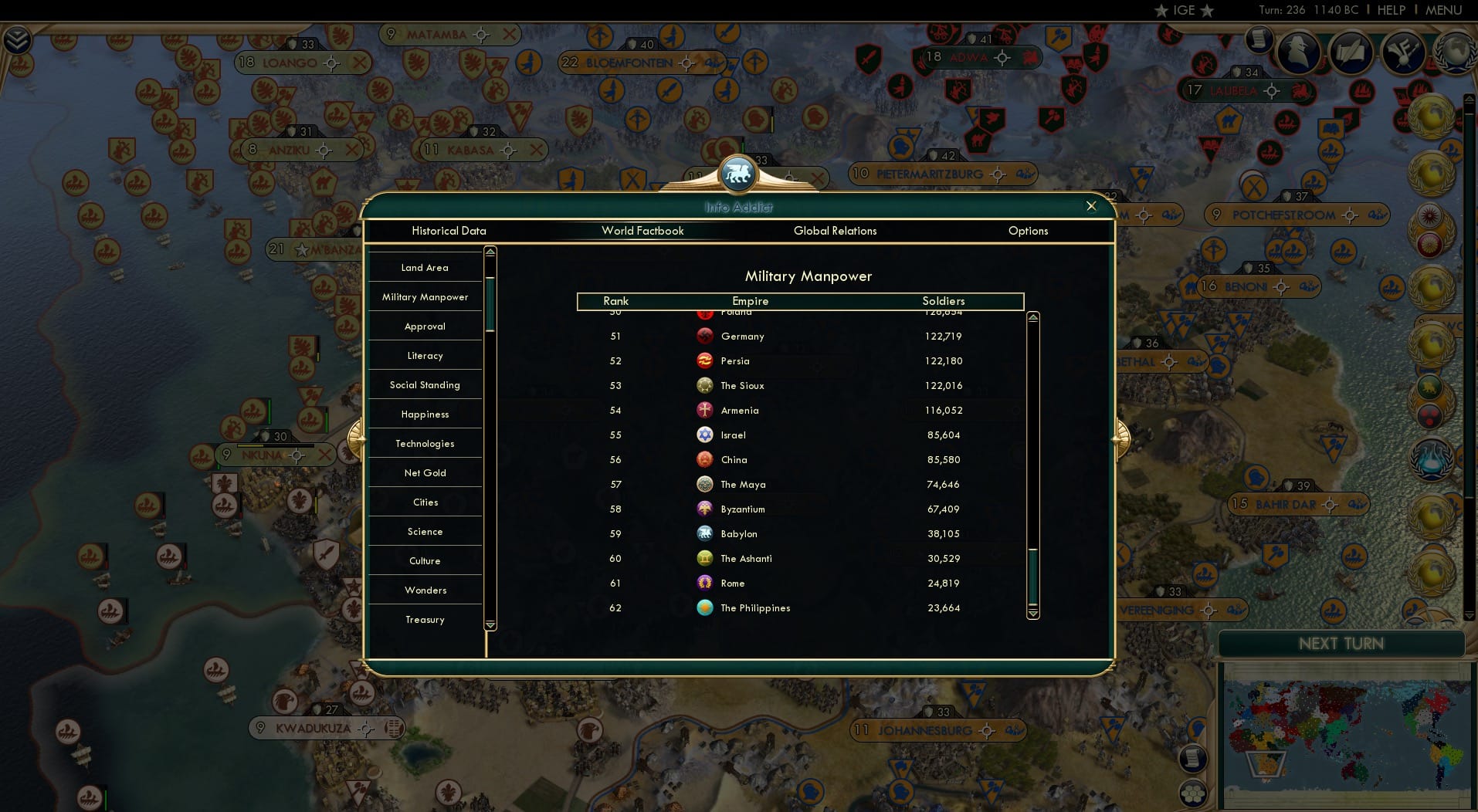1478x812 pixels.
Task: Select Net Gold in the category sidebar
Action: pyautogui.click(x=425, y=472)
